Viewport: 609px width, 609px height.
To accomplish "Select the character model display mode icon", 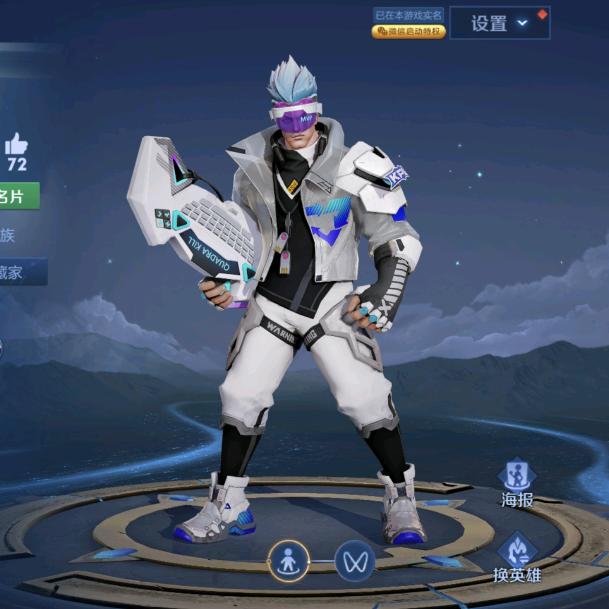I will pyautogui.click(x=288, y=561).
